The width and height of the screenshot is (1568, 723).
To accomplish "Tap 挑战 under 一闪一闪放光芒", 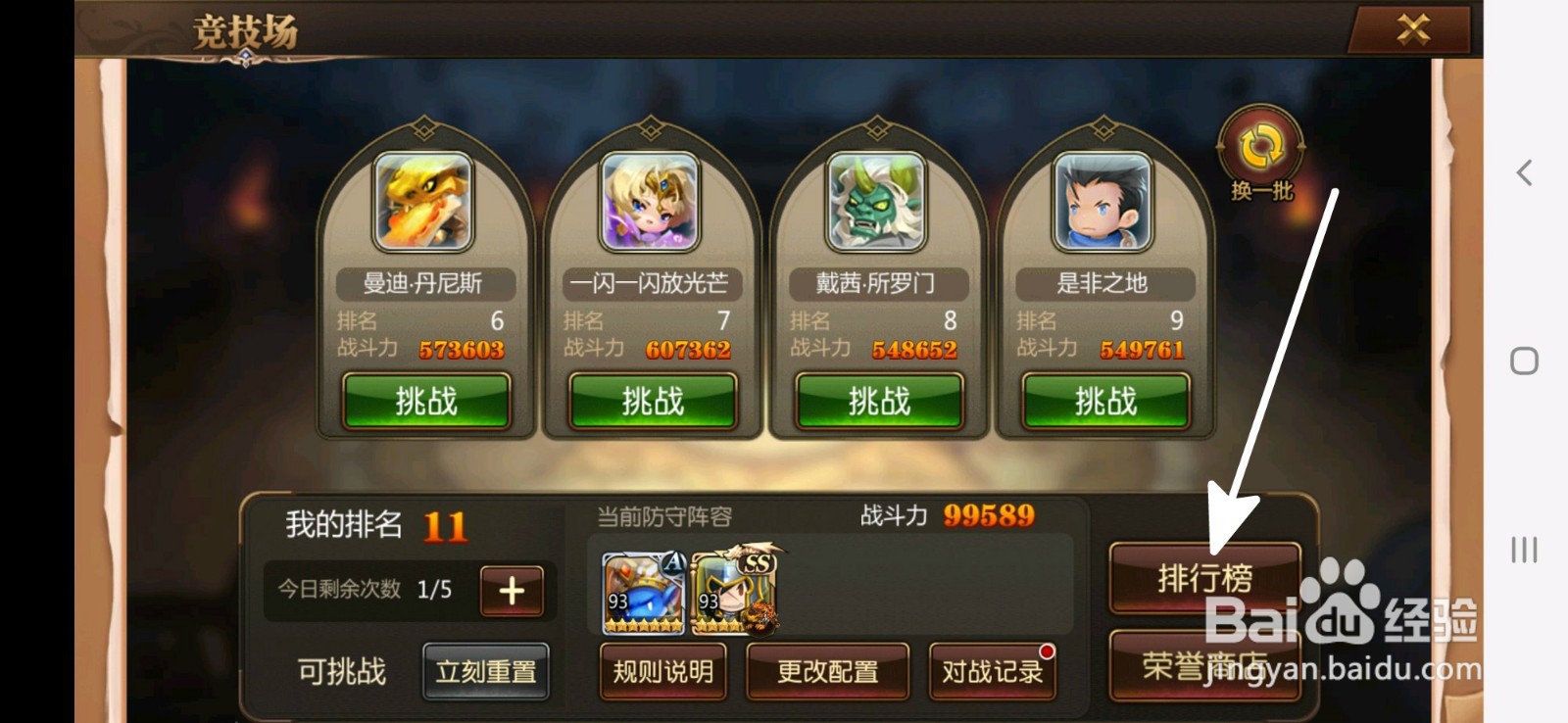I will pos(652,401).
